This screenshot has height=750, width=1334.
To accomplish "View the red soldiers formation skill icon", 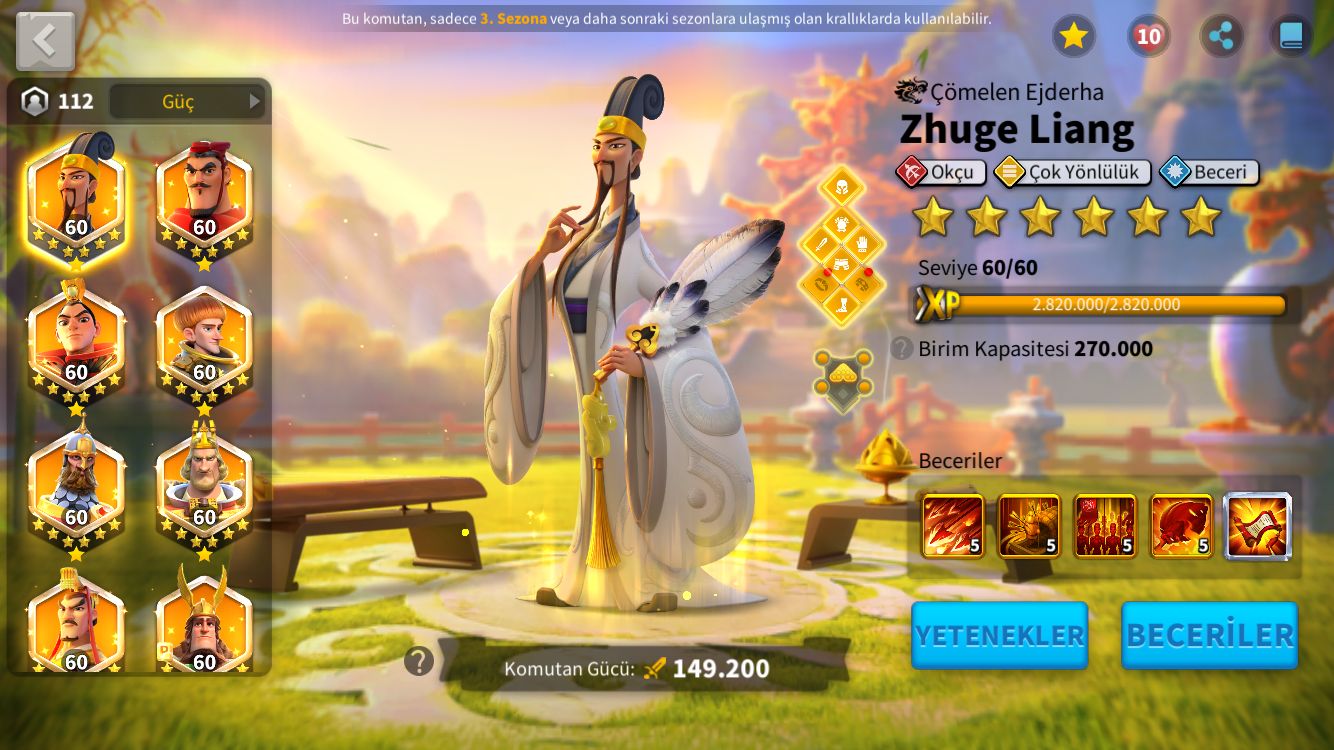I will (1105, 526).
